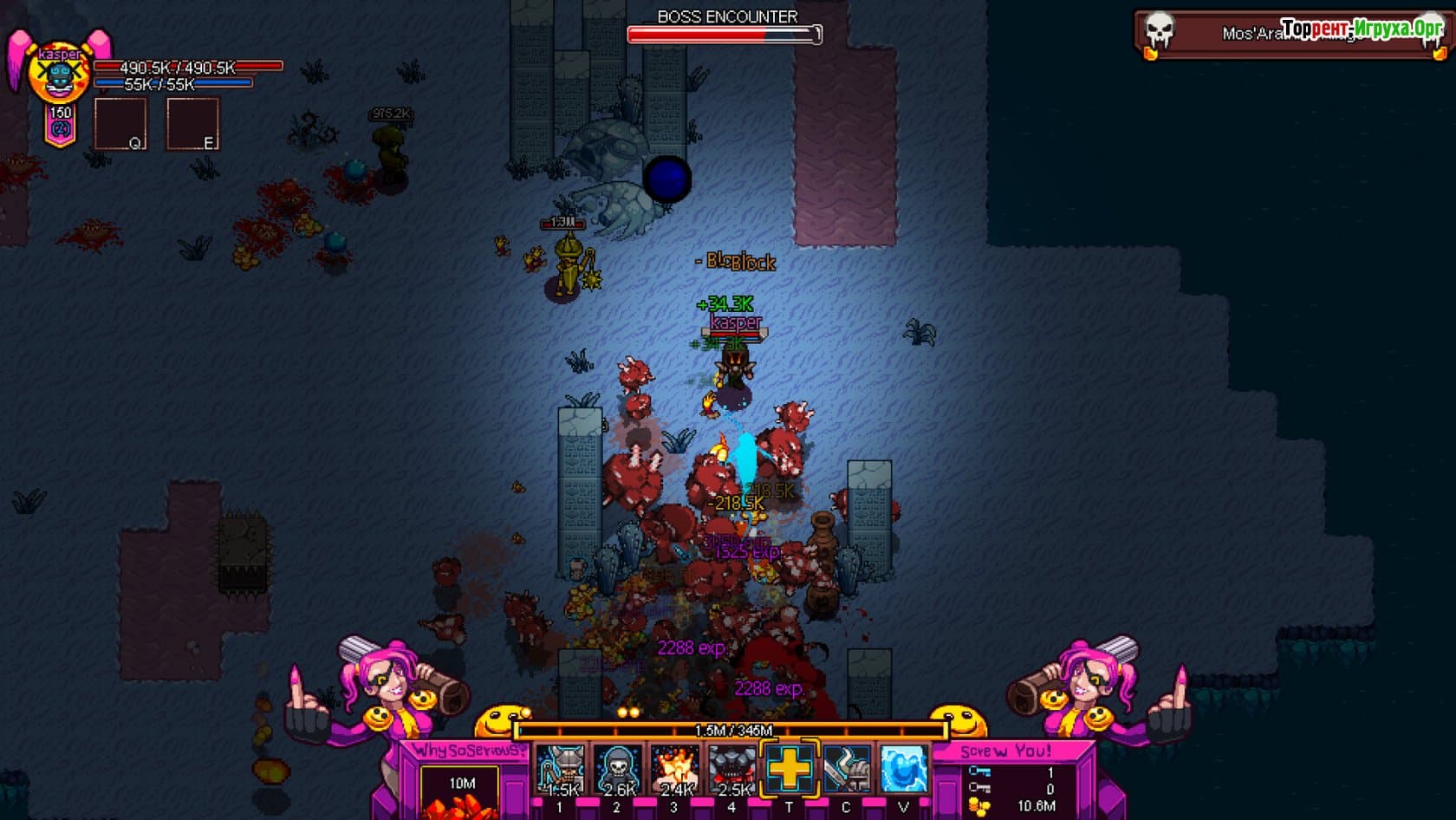Use the hooded skeleton reaper skill
Screen dimensions: 1456x820
coord(617,770)
